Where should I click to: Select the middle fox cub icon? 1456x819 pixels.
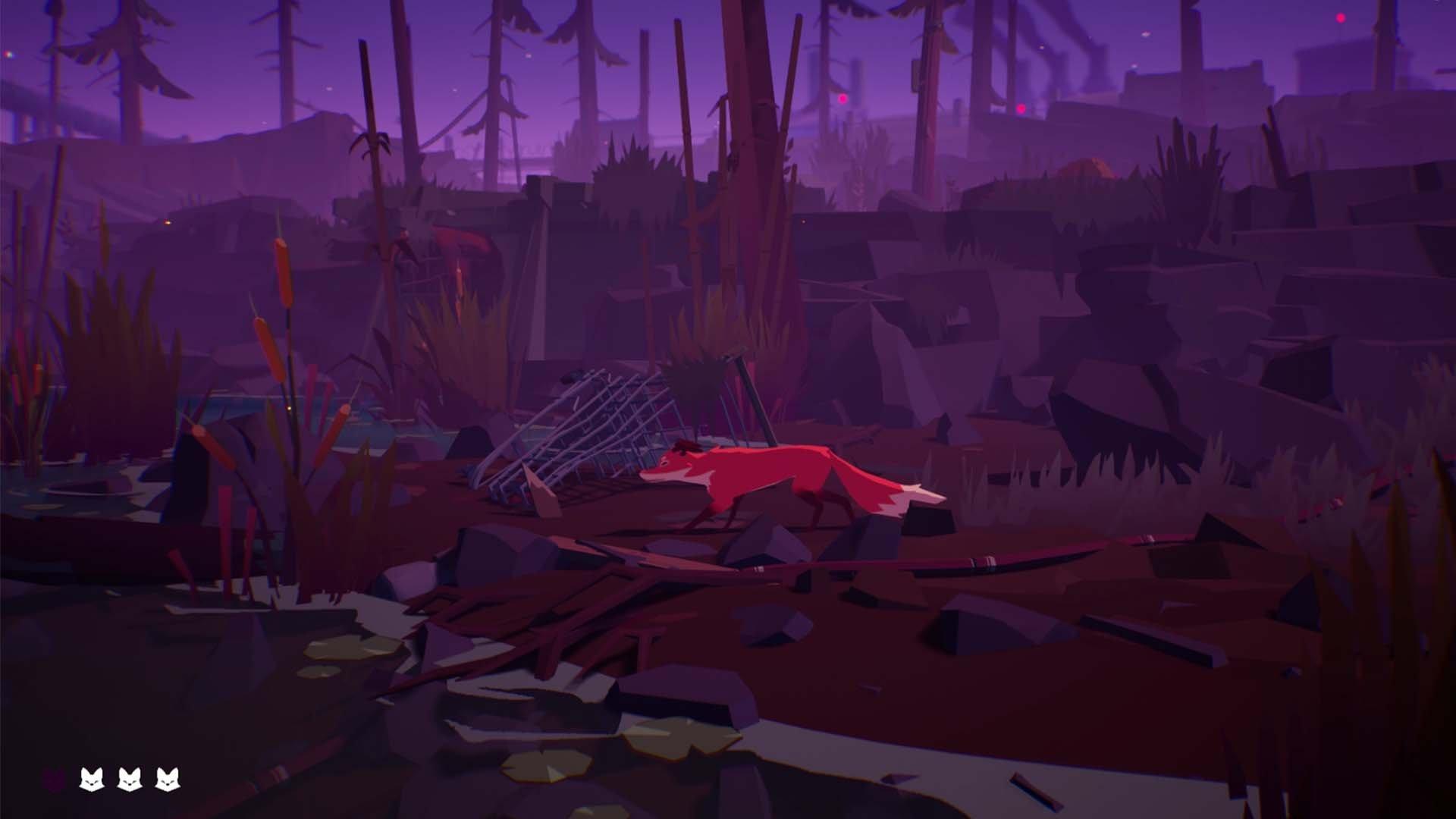click(x=130, y=777)
